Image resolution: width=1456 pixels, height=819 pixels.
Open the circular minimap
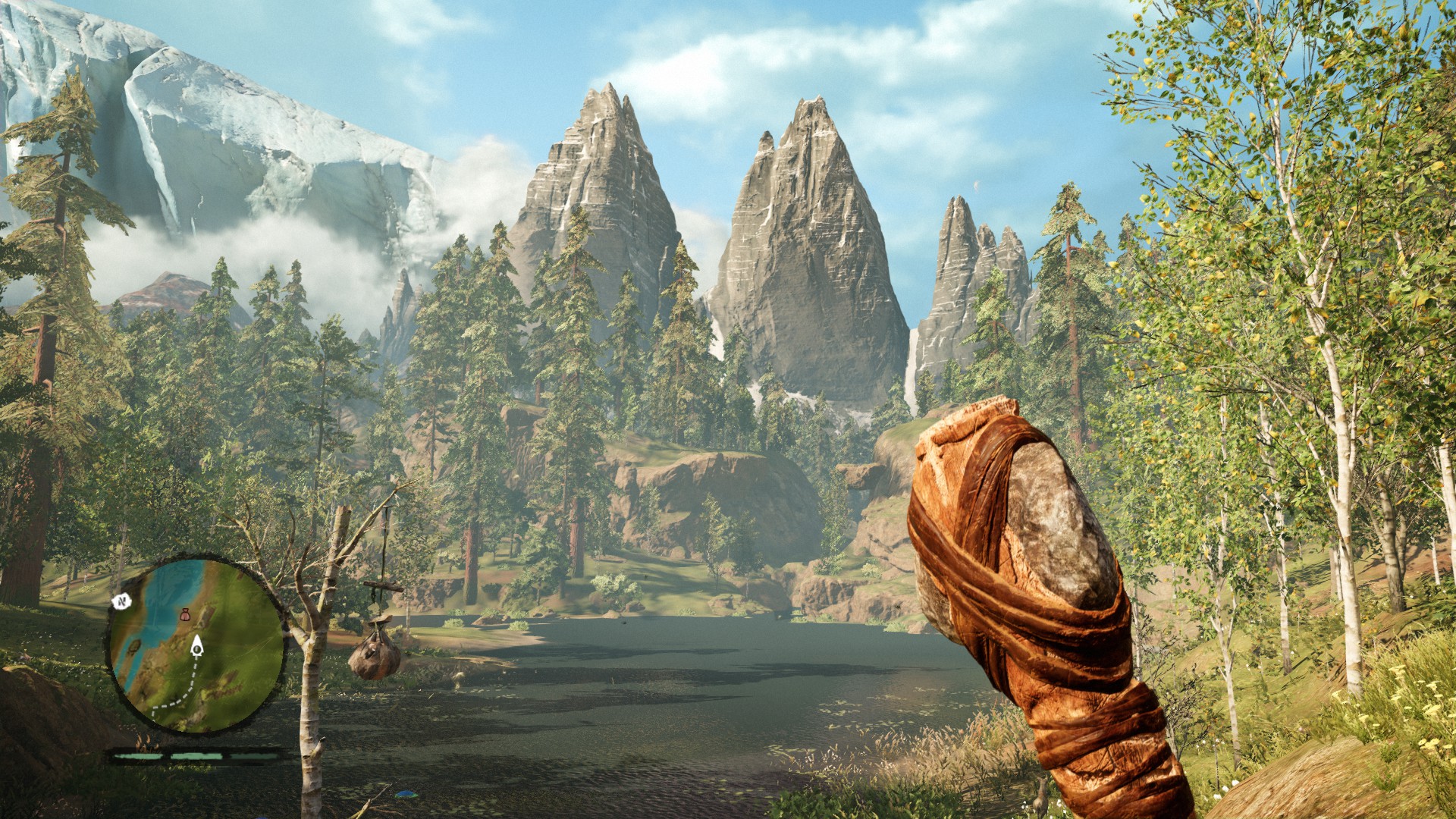197,645
